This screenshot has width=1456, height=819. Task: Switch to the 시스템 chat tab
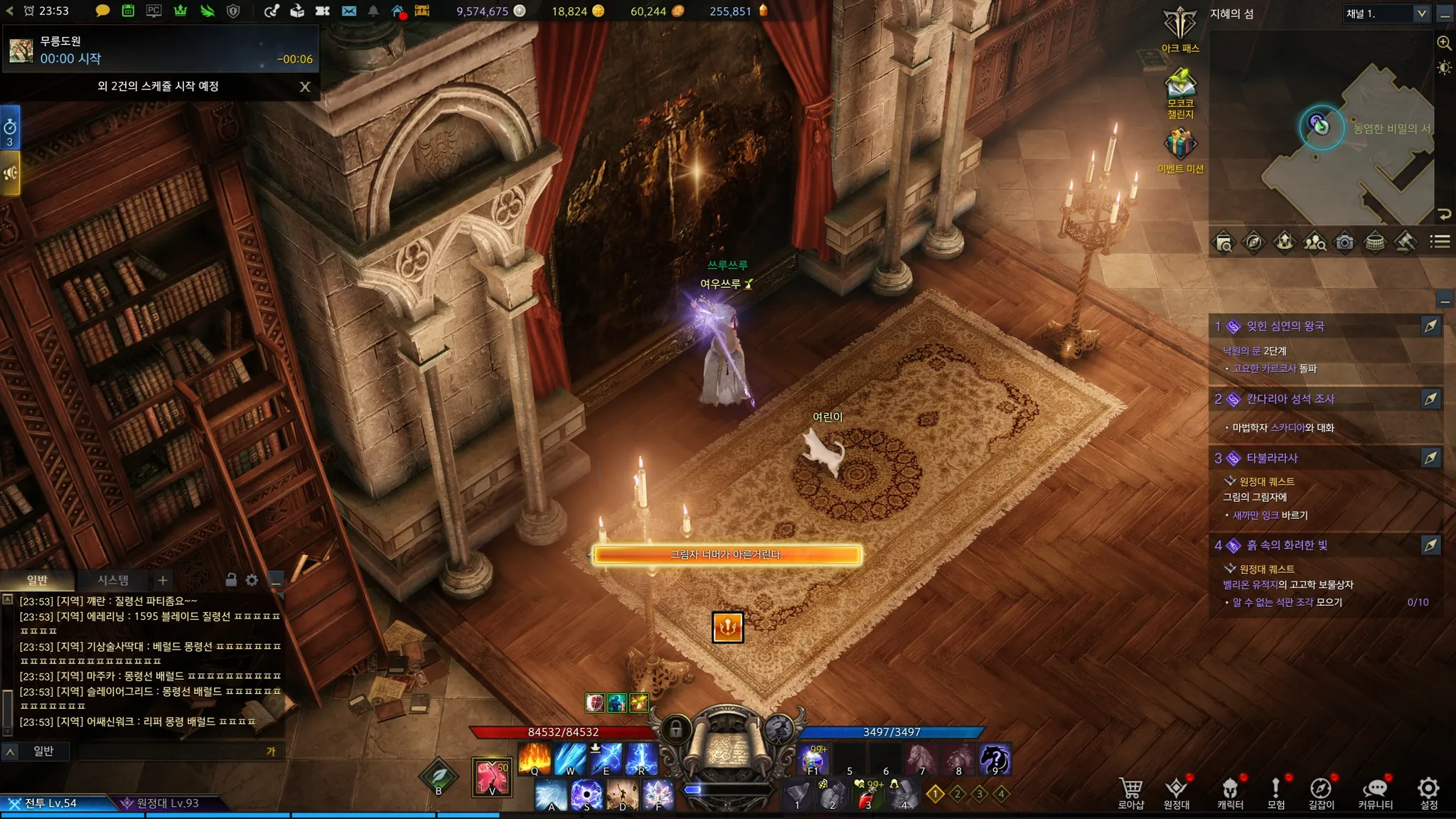[113, 580]
